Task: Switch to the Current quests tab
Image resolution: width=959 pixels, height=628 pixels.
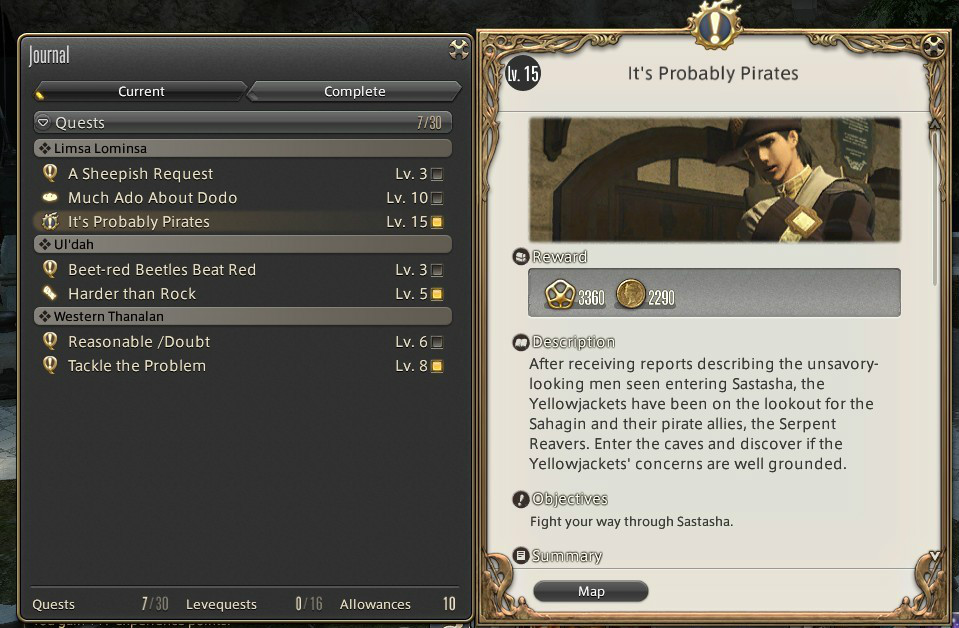Action: tap(141, 91)
